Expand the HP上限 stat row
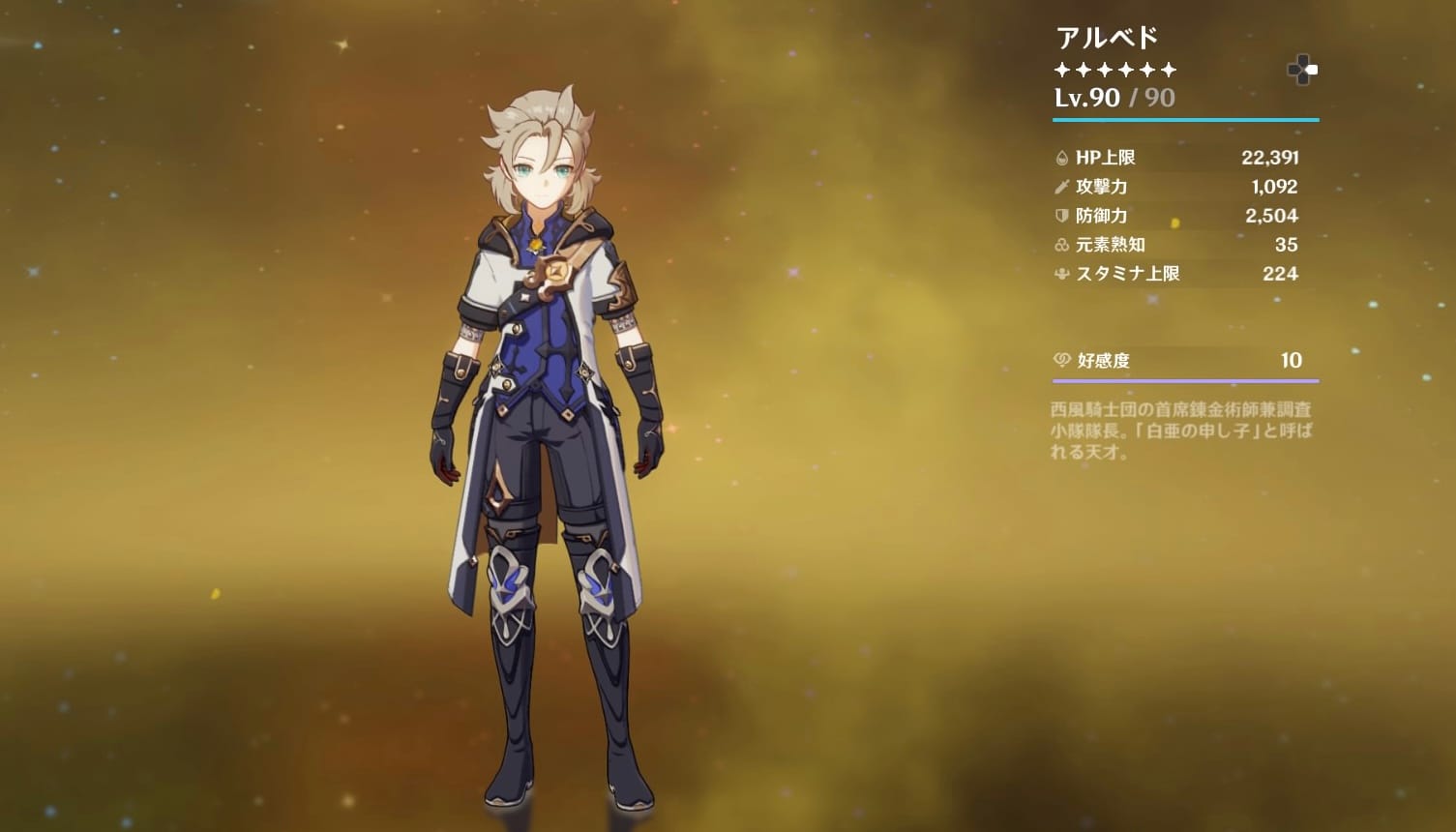This screenshot has height=832, width=1456. [1180, 158]
